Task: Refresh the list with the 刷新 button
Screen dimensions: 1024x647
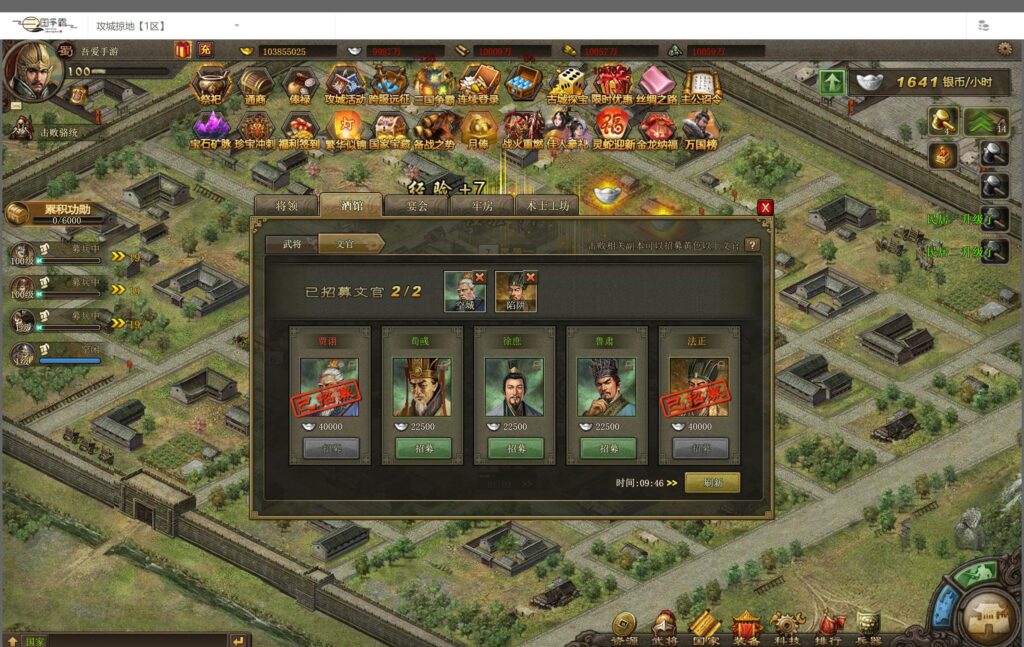Action: 712,482
